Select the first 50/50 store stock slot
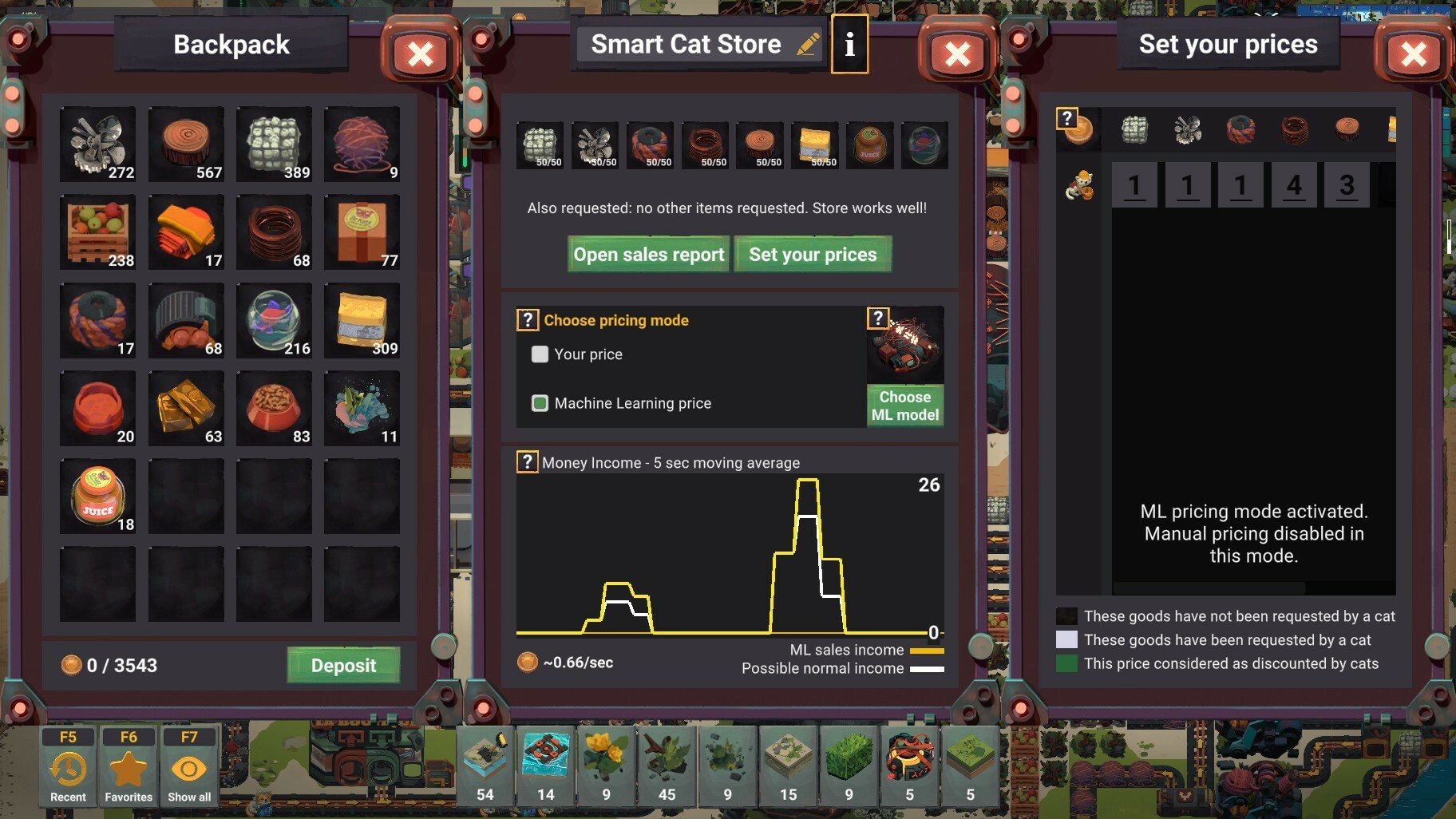 tap(540, 144)
